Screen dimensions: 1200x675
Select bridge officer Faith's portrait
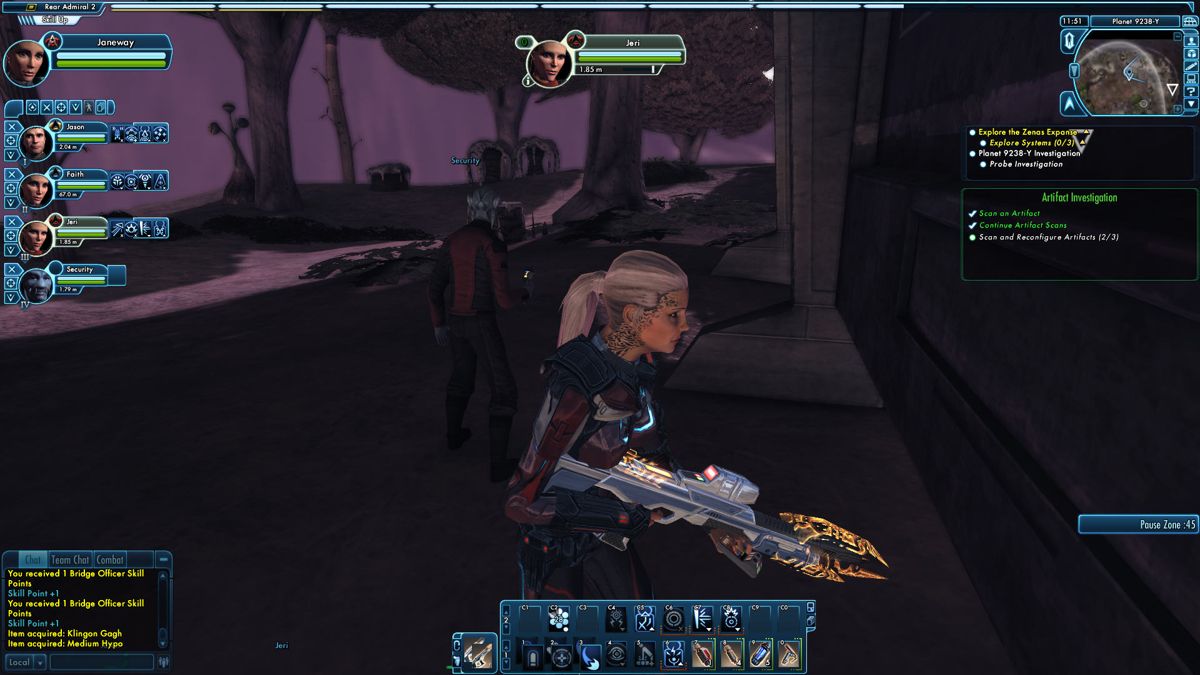(37, 189)
